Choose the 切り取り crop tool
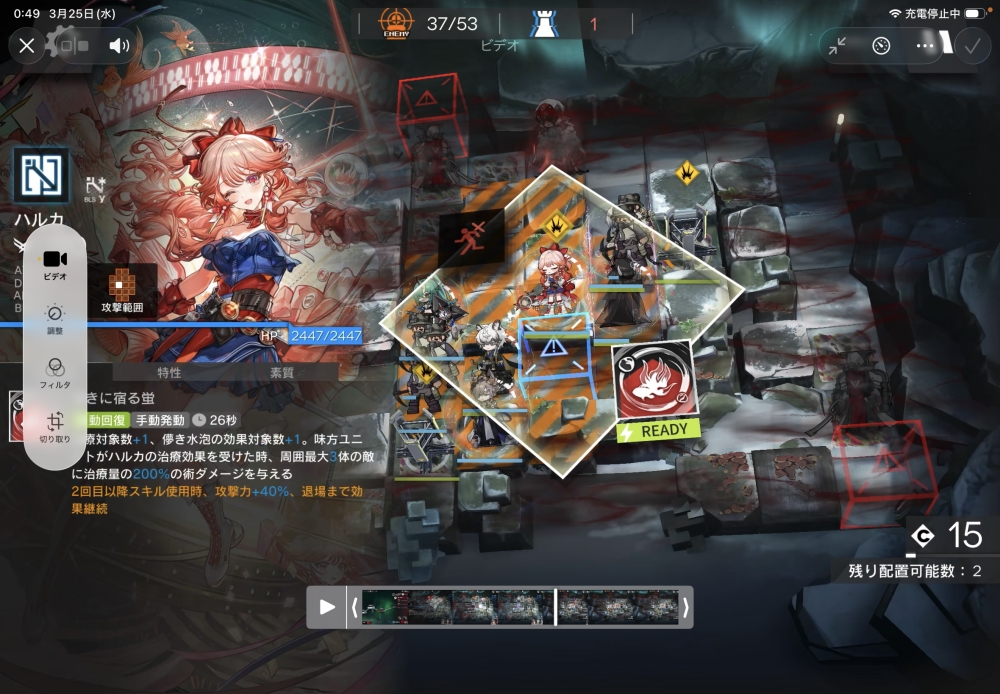The width and height of the screenshot is (1000, 694). (x=55, y=427)
